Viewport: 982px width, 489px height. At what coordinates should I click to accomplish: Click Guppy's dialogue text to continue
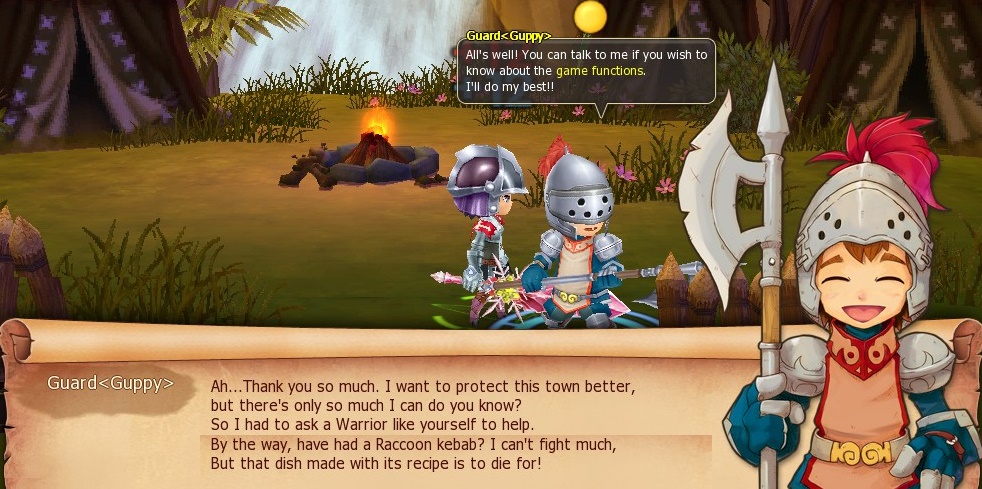[424, 425]
